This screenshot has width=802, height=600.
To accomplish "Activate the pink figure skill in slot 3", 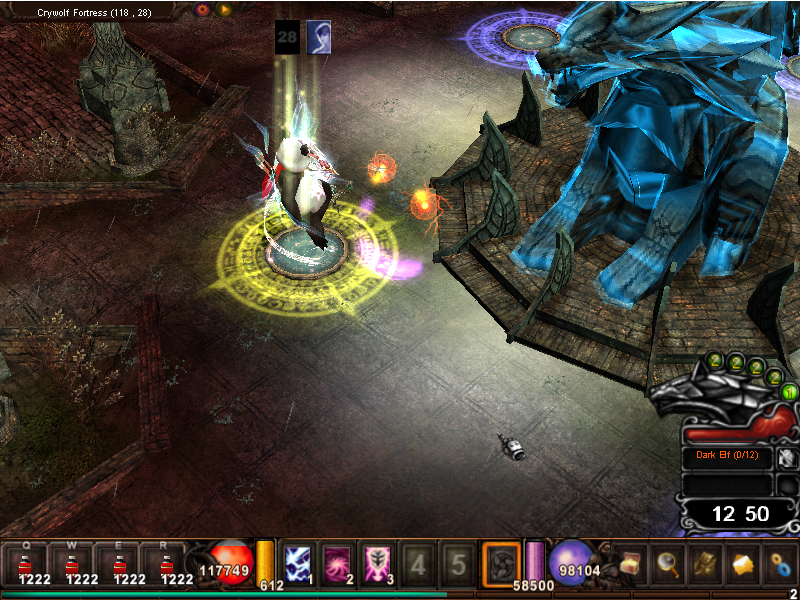I will tap(379, 563).
